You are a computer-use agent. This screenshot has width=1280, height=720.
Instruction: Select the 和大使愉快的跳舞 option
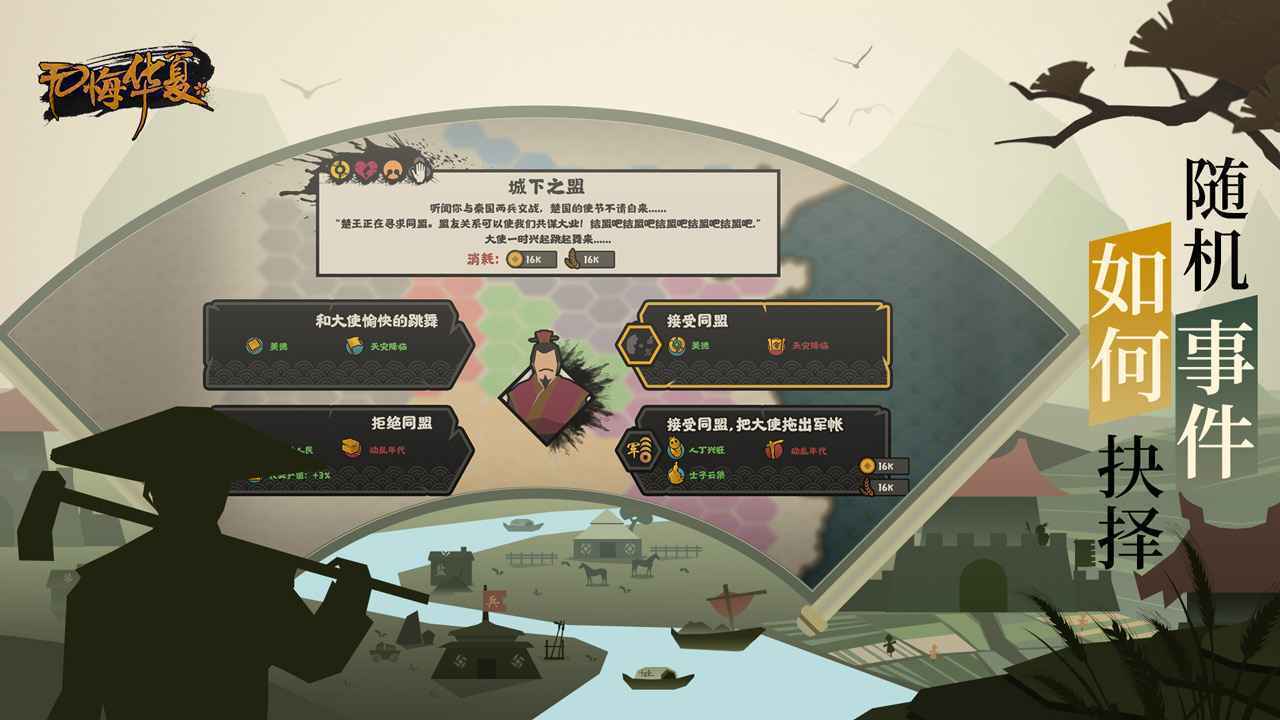[340, 345]
